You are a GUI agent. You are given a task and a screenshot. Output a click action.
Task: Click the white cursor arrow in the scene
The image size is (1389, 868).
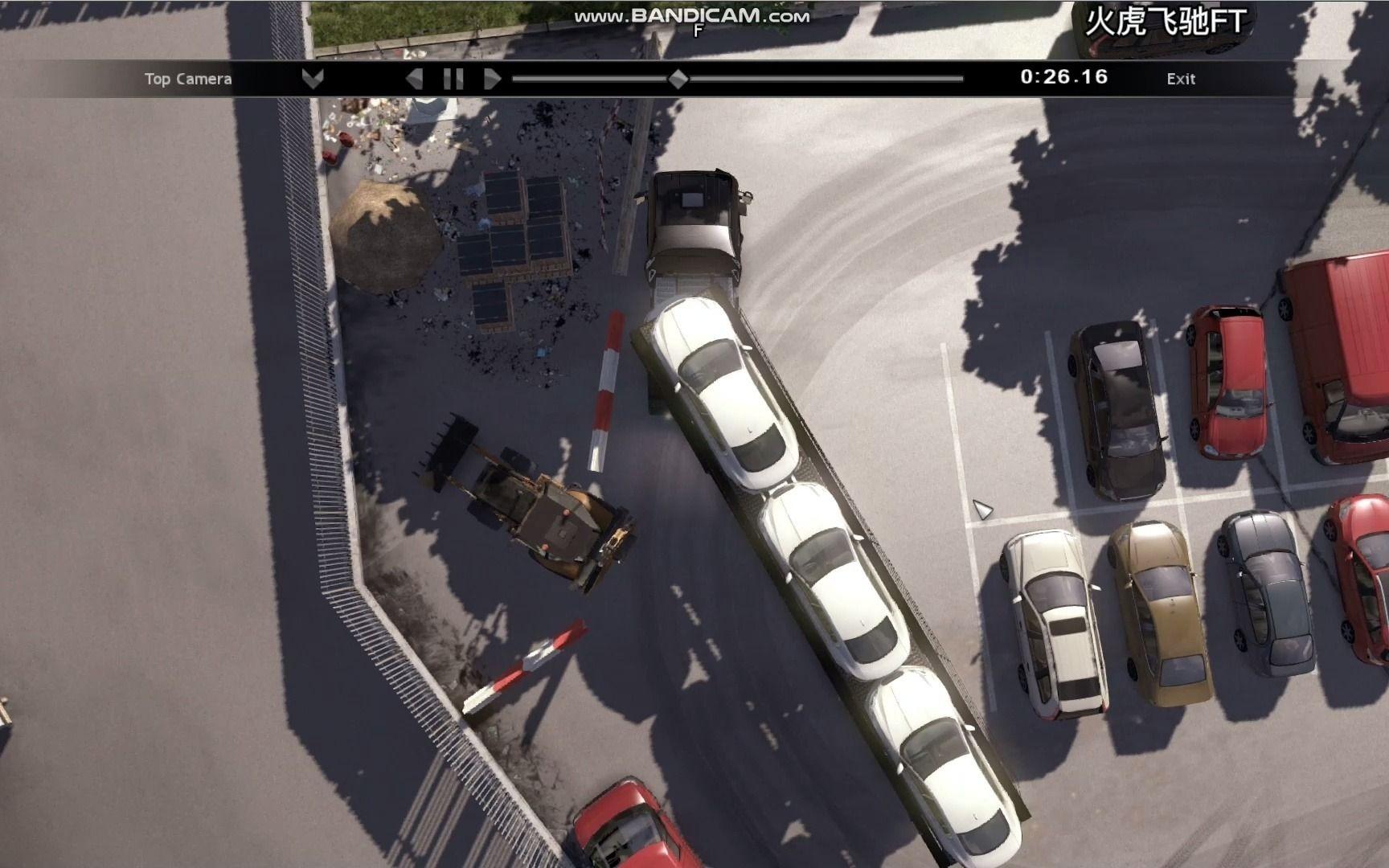click(x=981, y=510)
